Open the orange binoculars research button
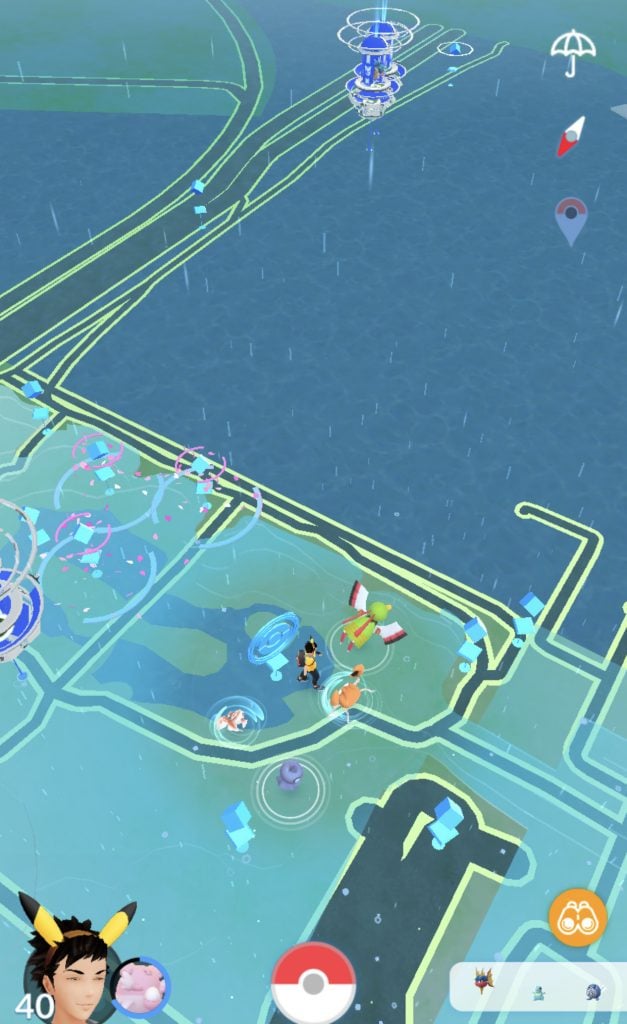 coord(577,918)
